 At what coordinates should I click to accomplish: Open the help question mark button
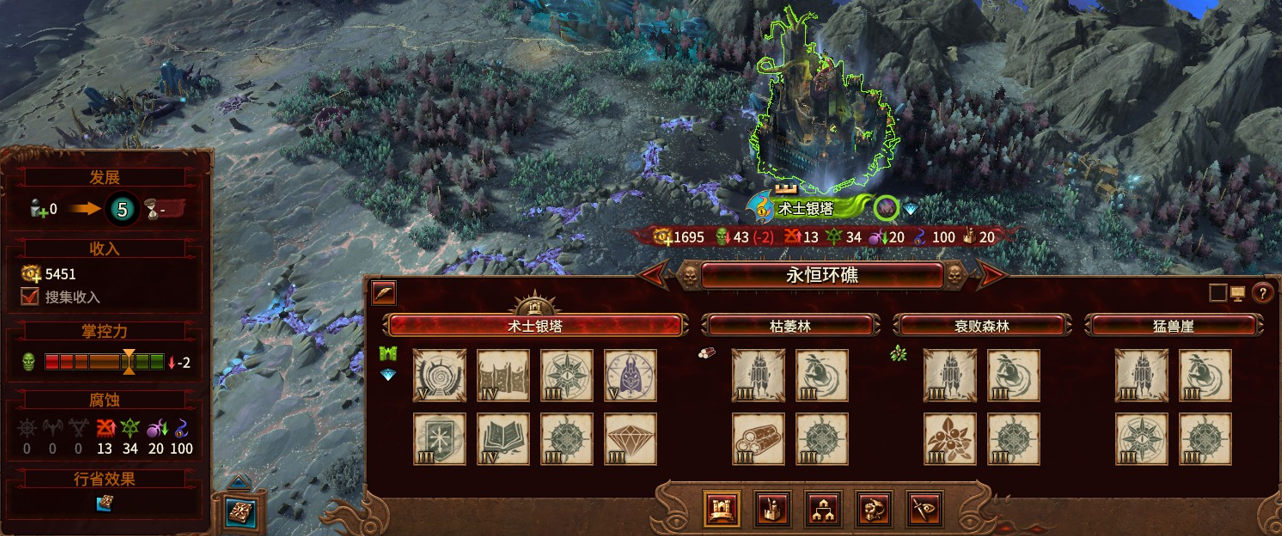[1262, 293]
